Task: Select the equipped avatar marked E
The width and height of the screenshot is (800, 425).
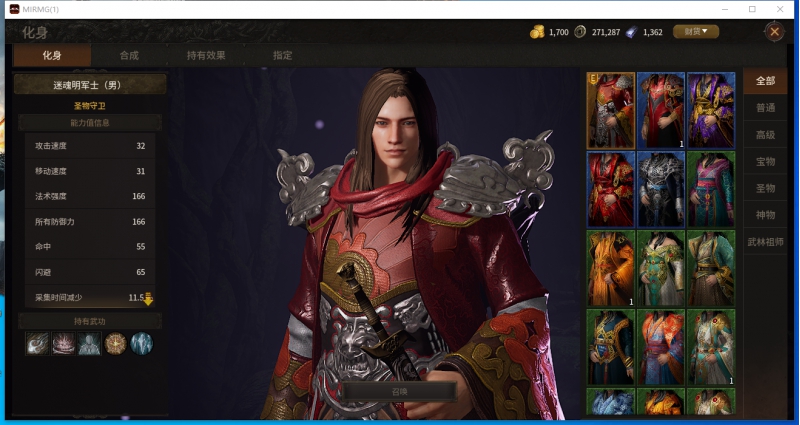Action: tap(610, 110)
